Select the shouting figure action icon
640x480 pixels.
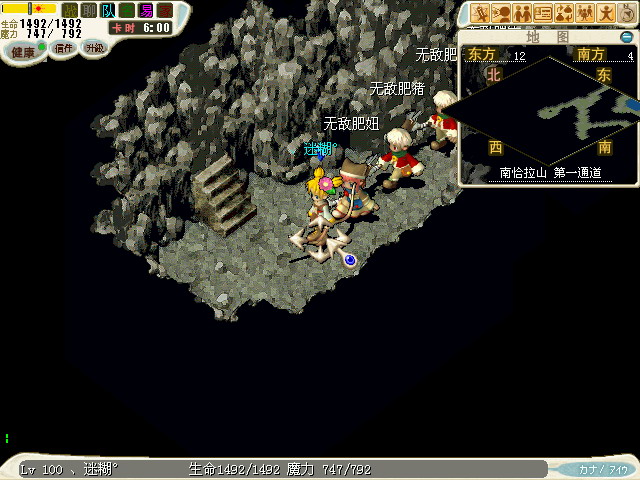(501, 13)
